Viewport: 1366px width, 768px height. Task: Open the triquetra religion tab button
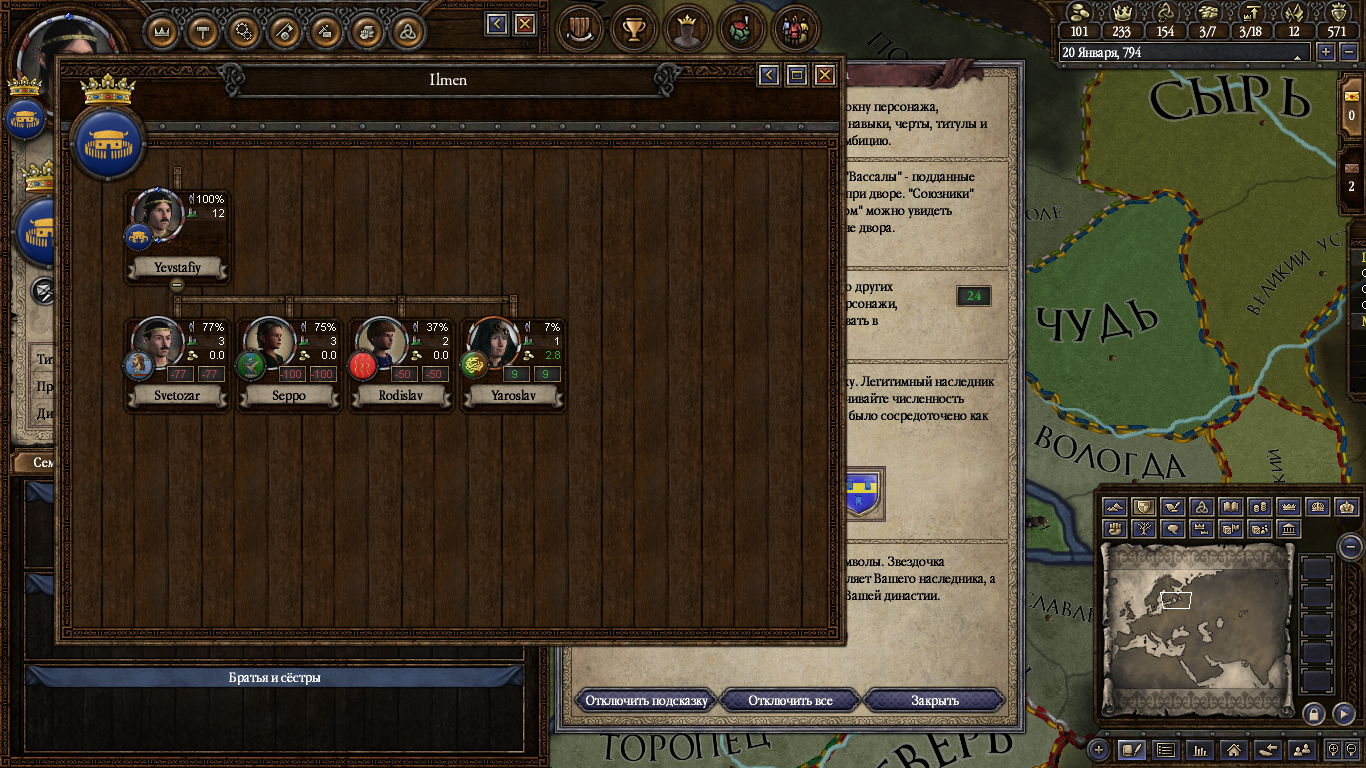point(407,30)
